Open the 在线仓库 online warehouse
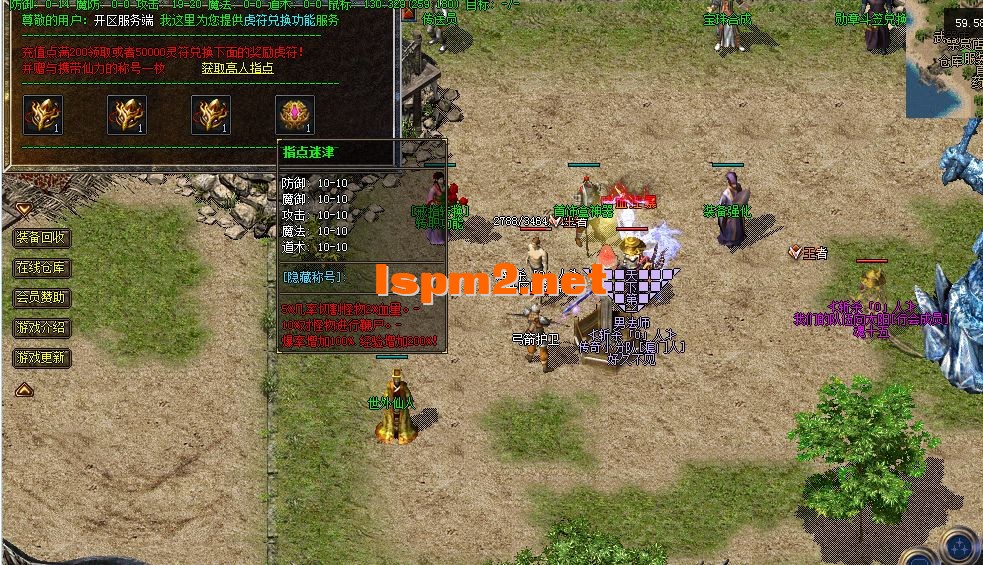Screen dimensions: 983x565 click(x=42, y=268)
